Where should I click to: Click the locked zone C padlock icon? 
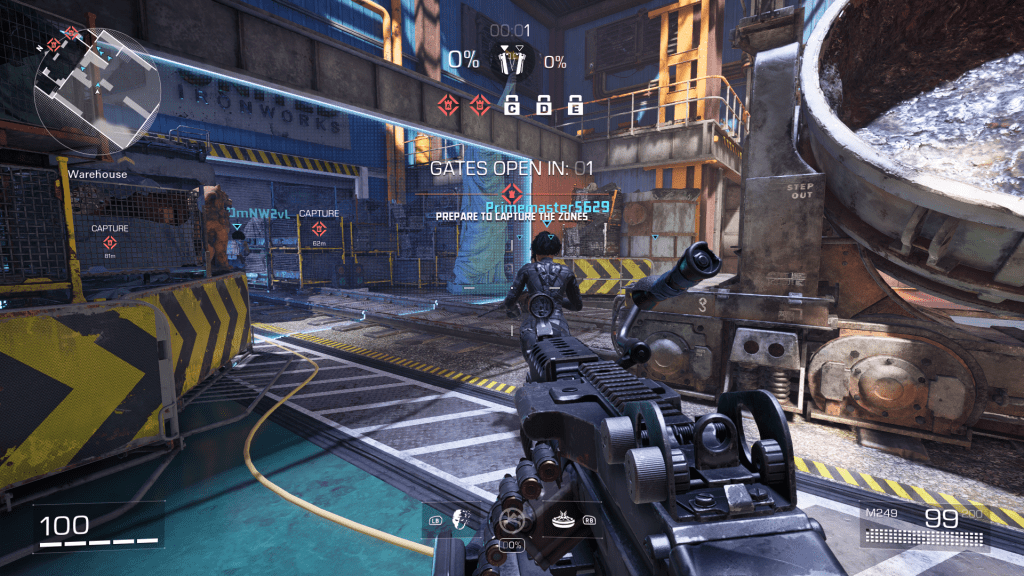(x=512, y=103)
